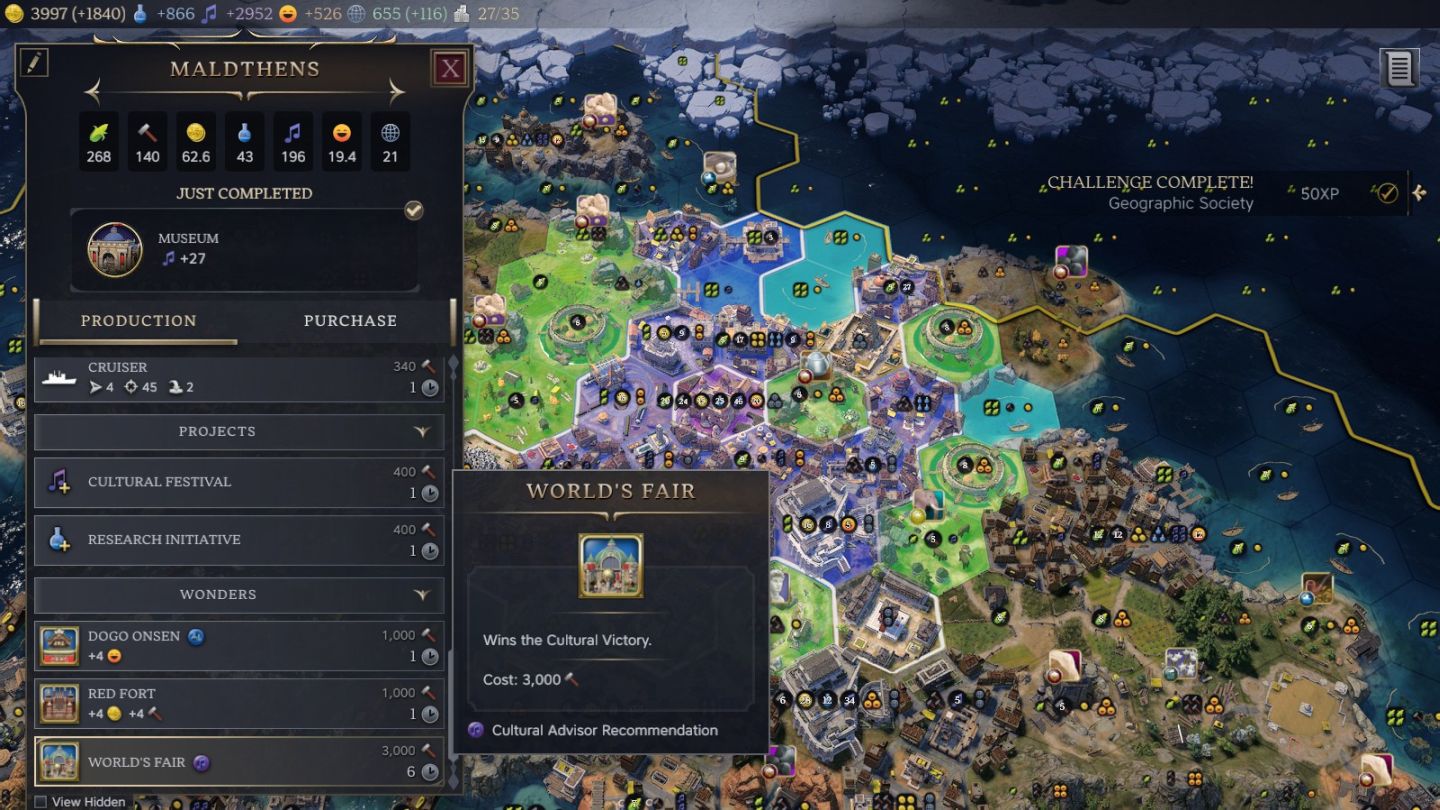The image size is (1440, 810).
Task: Toggle the View Hidden checkbox
Action: click(x=41, y=802)
